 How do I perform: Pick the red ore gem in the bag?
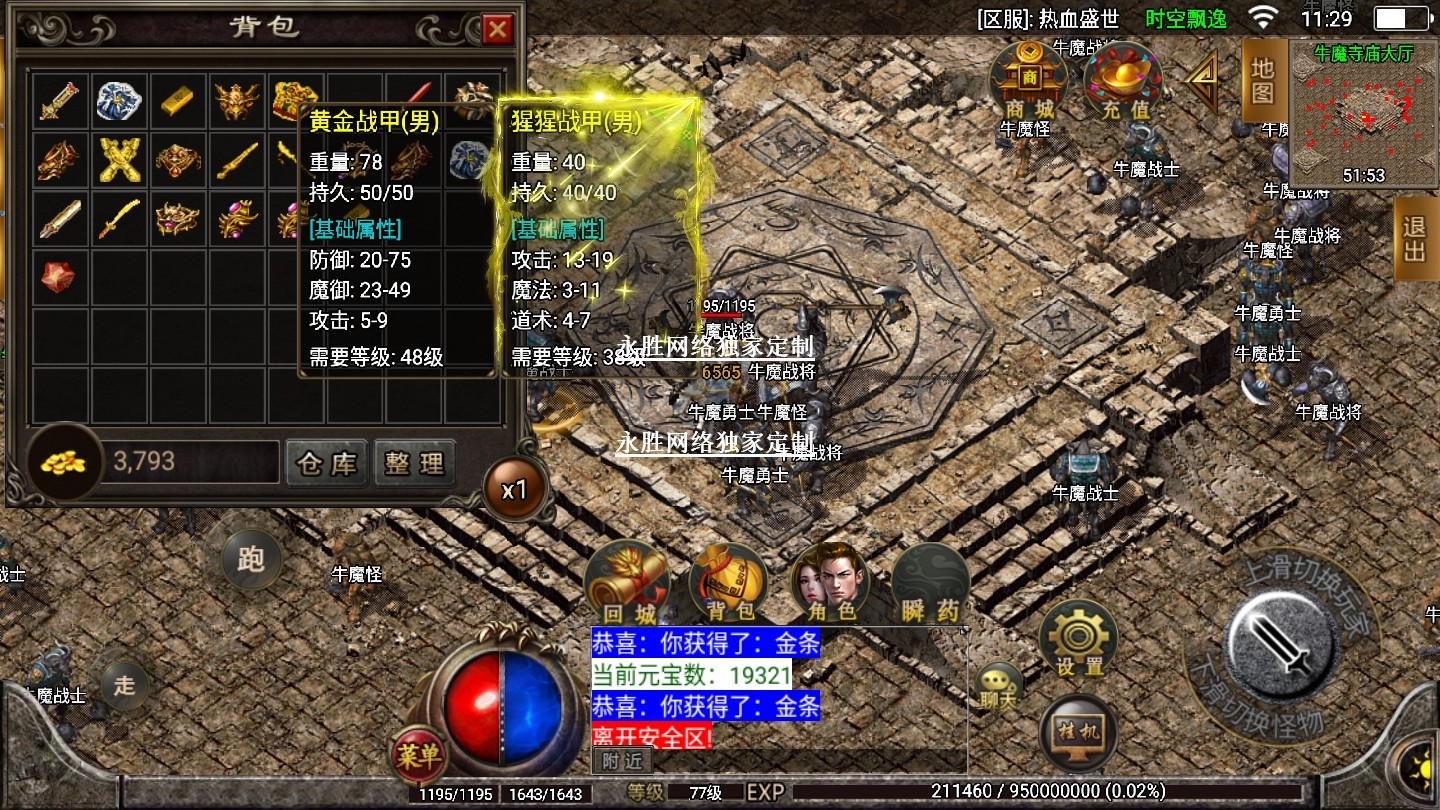[59, 276]
